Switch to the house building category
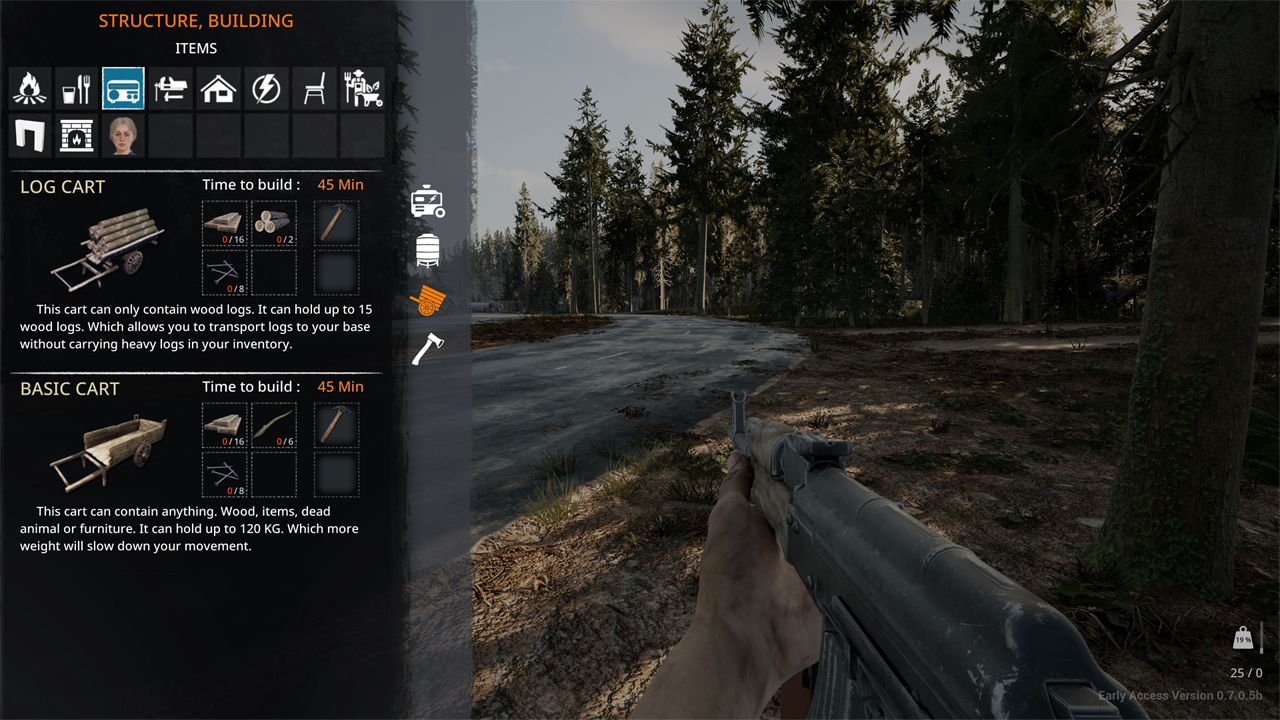1280x720 pixels. click(x=218, y=89)
